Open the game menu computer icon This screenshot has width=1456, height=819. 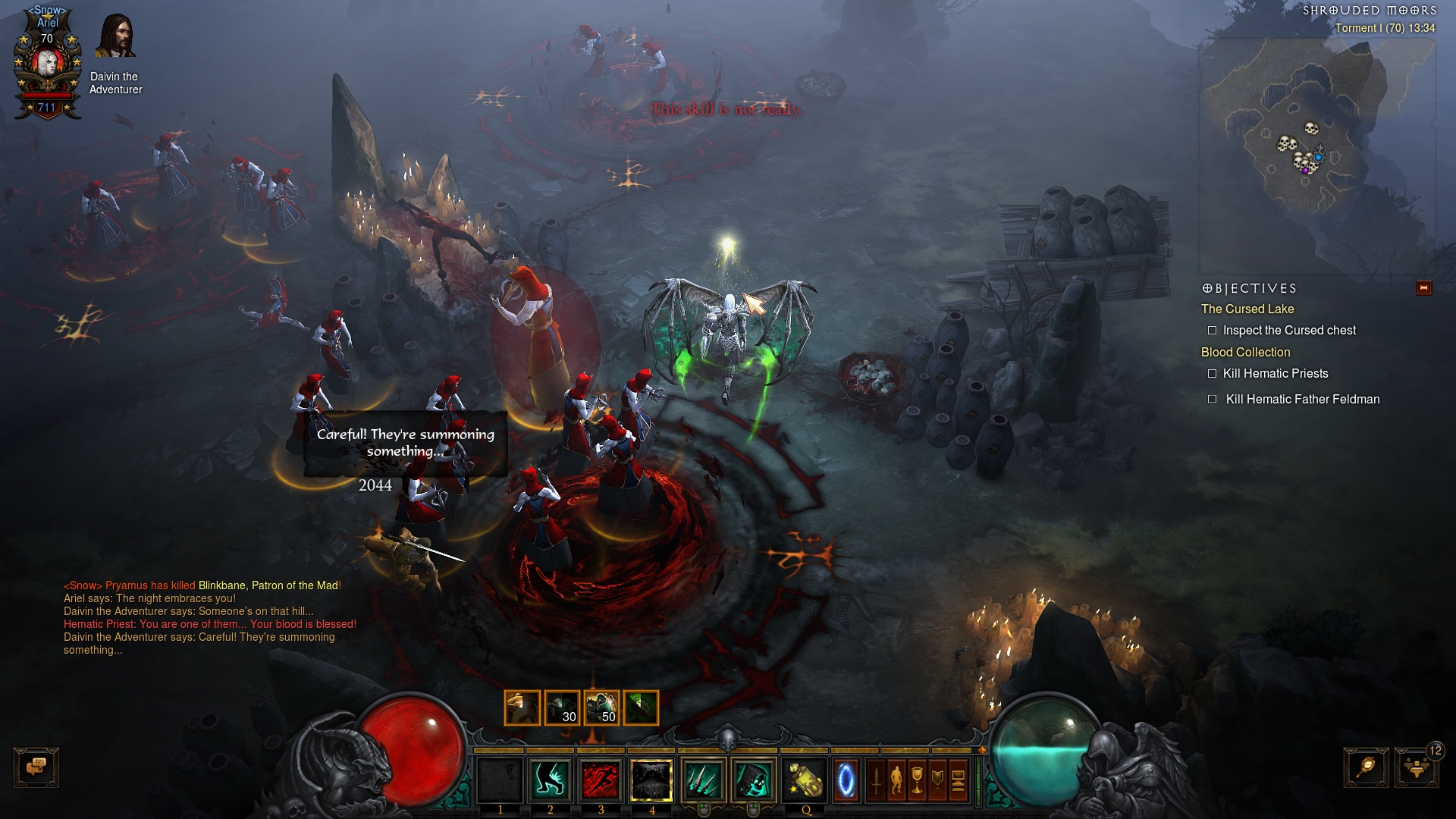tap(958, 780)
